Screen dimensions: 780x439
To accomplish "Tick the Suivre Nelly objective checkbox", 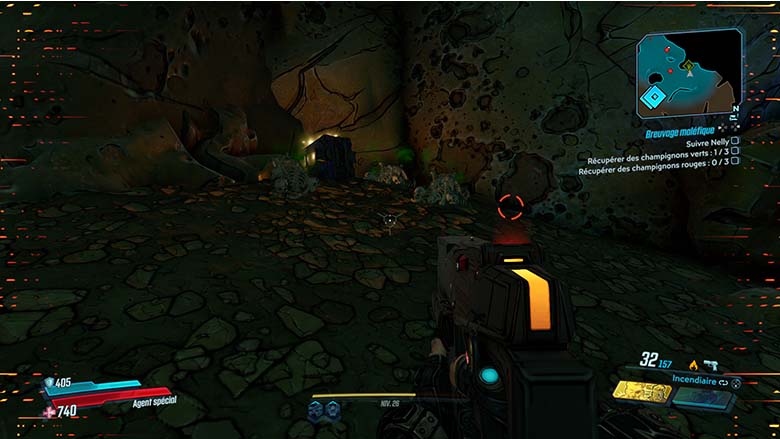I will click(735, 142).
